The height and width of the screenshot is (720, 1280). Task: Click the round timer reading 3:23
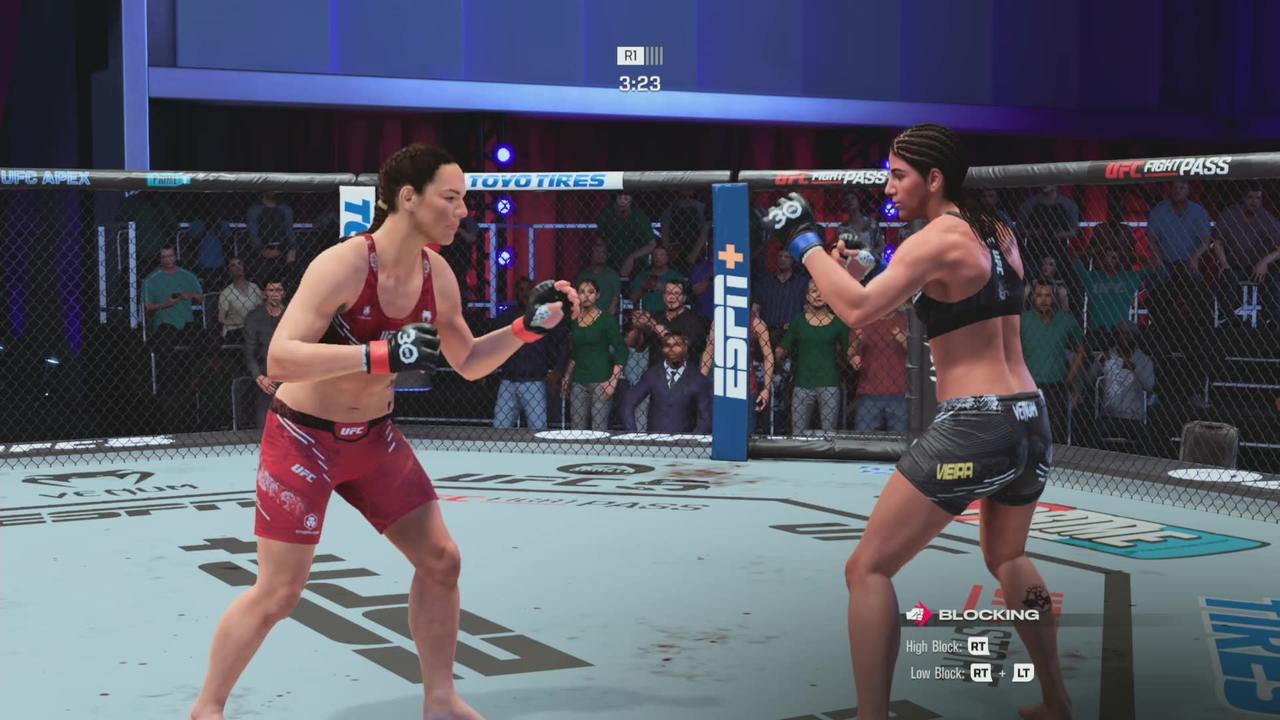[640, 83]
